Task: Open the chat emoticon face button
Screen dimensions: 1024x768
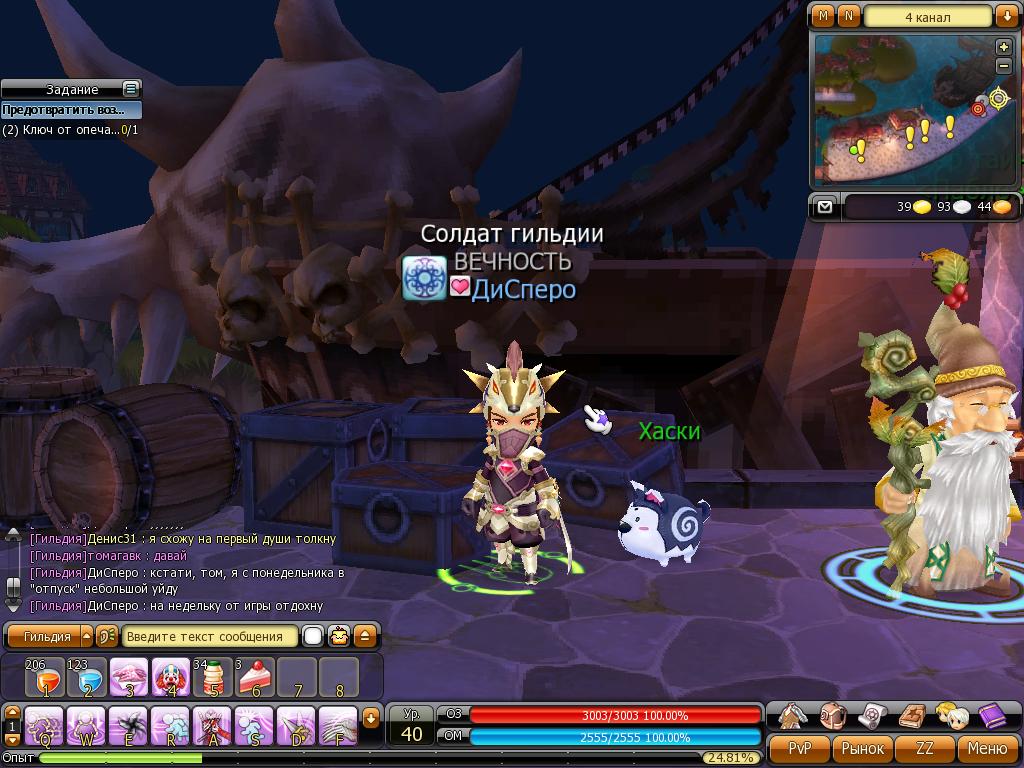Action: click(340, 636)
